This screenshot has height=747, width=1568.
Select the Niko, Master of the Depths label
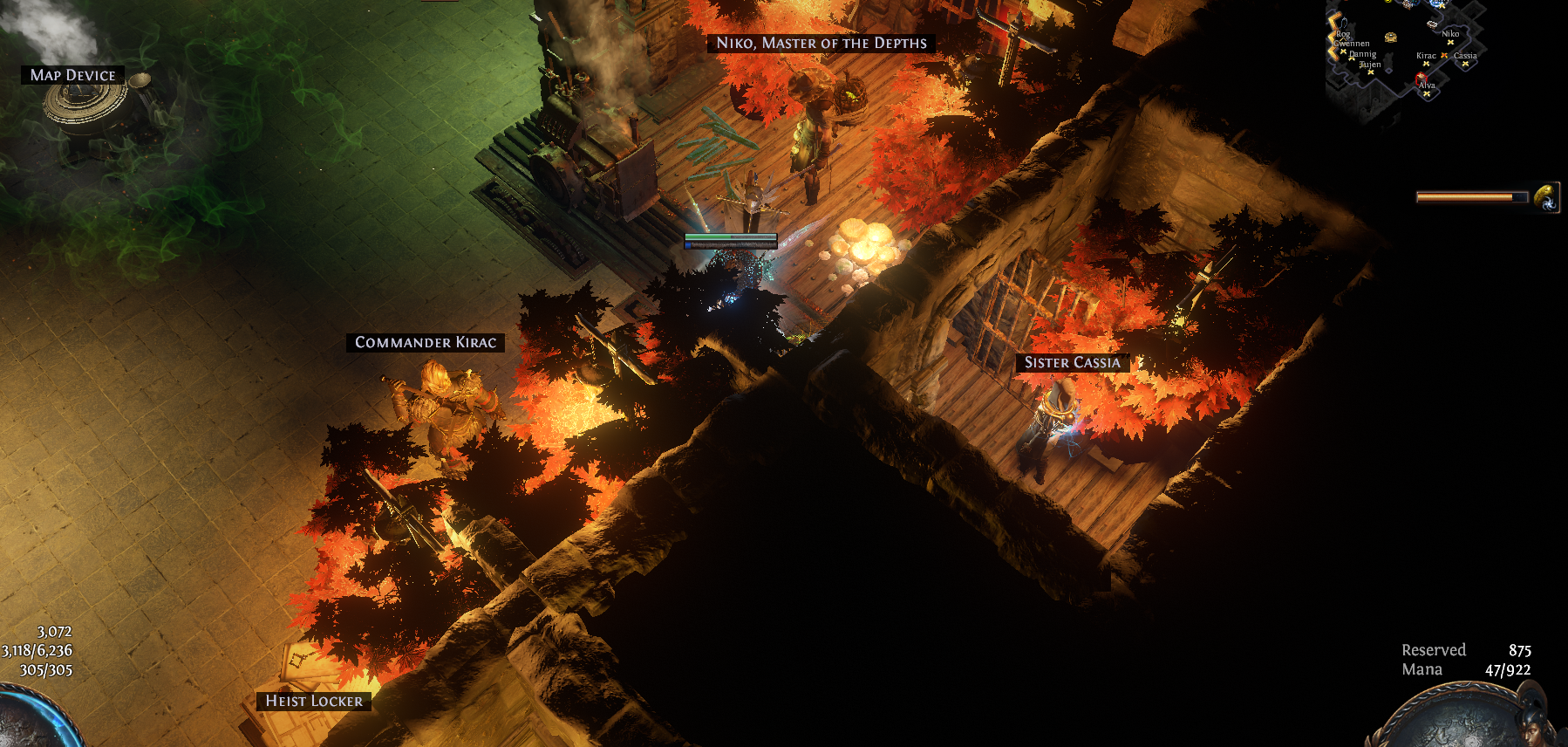(821, 43)
